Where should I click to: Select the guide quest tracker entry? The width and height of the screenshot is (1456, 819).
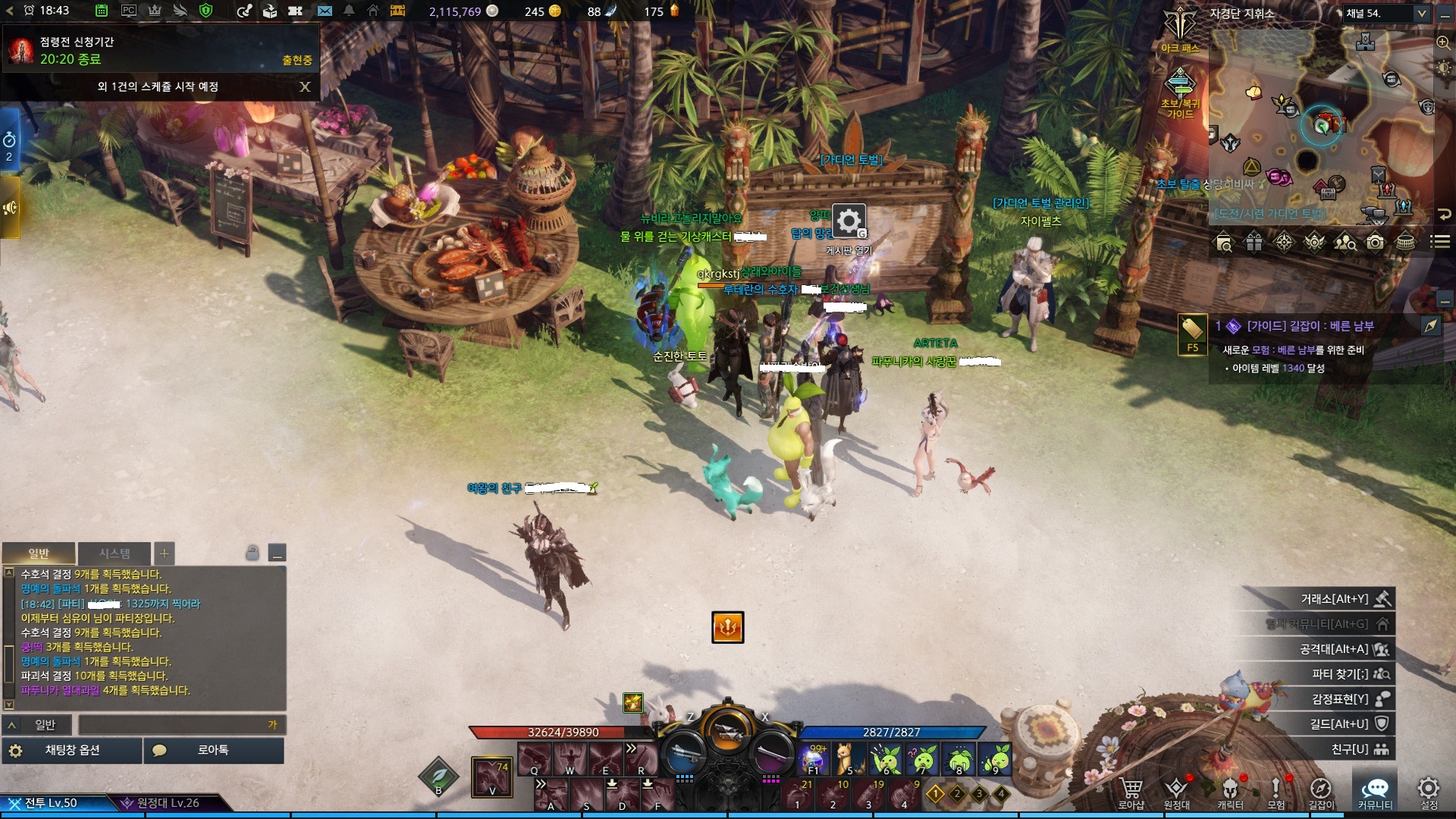pos(1310,326)
